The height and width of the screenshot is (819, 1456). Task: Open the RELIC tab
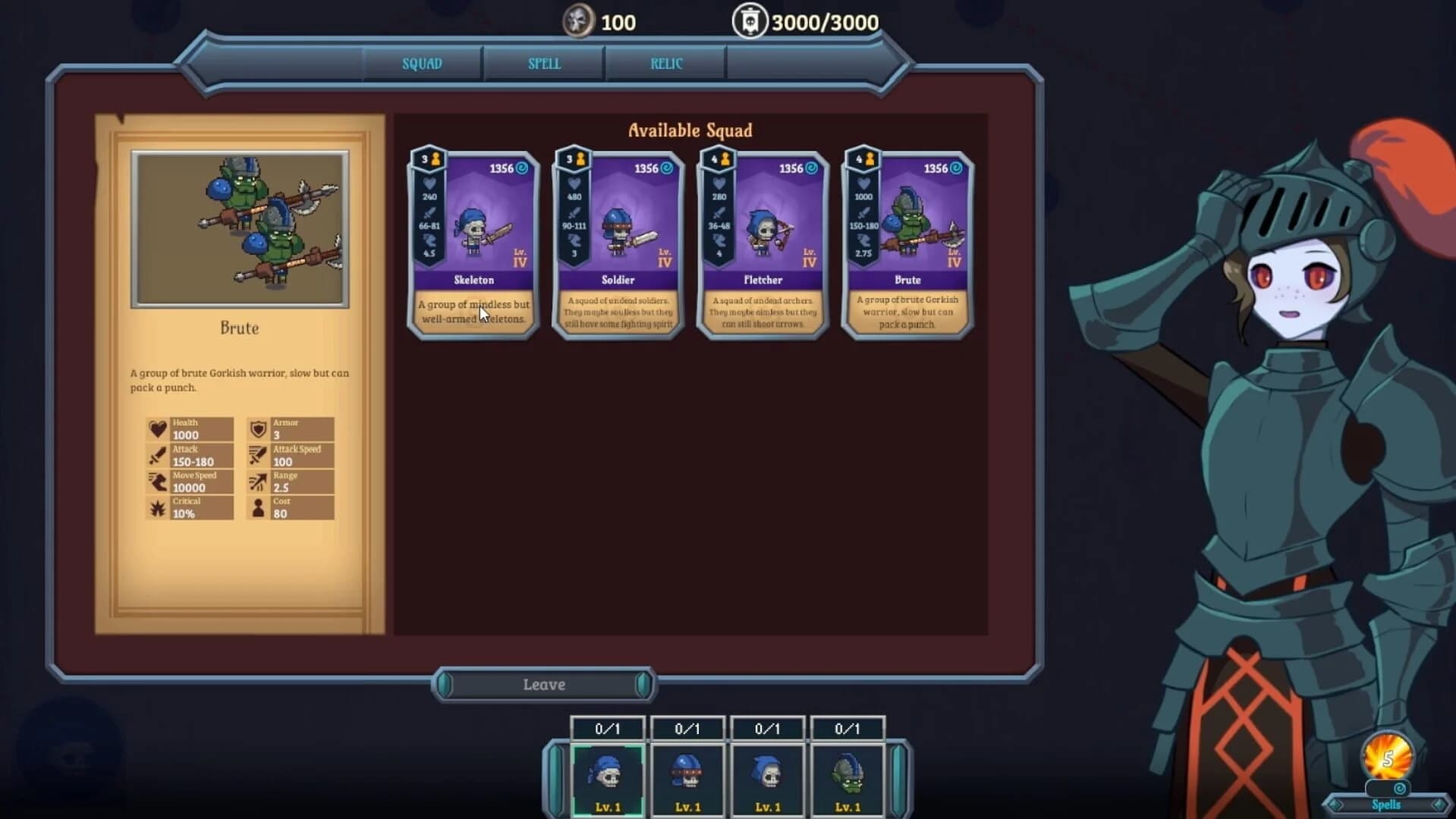(665, 64)
